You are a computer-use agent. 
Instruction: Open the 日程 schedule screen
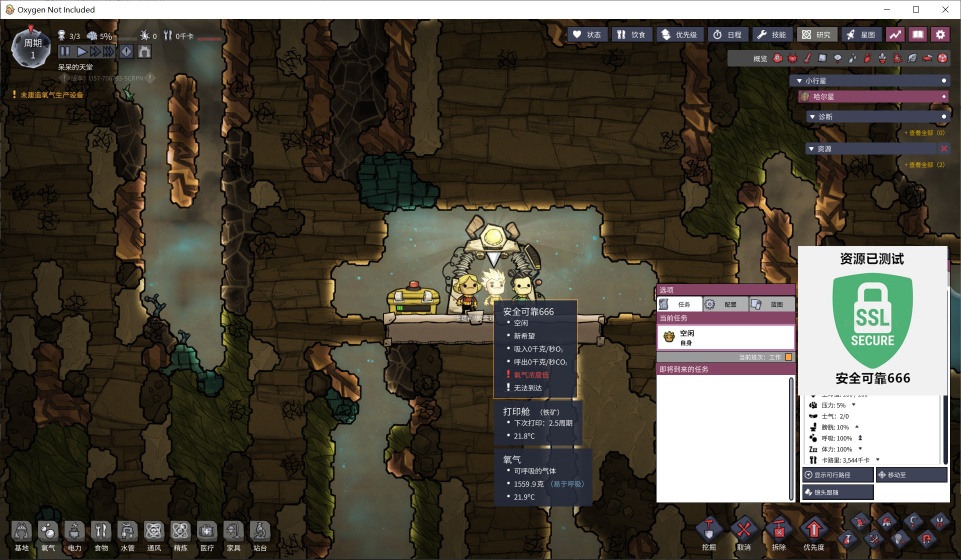726,34
